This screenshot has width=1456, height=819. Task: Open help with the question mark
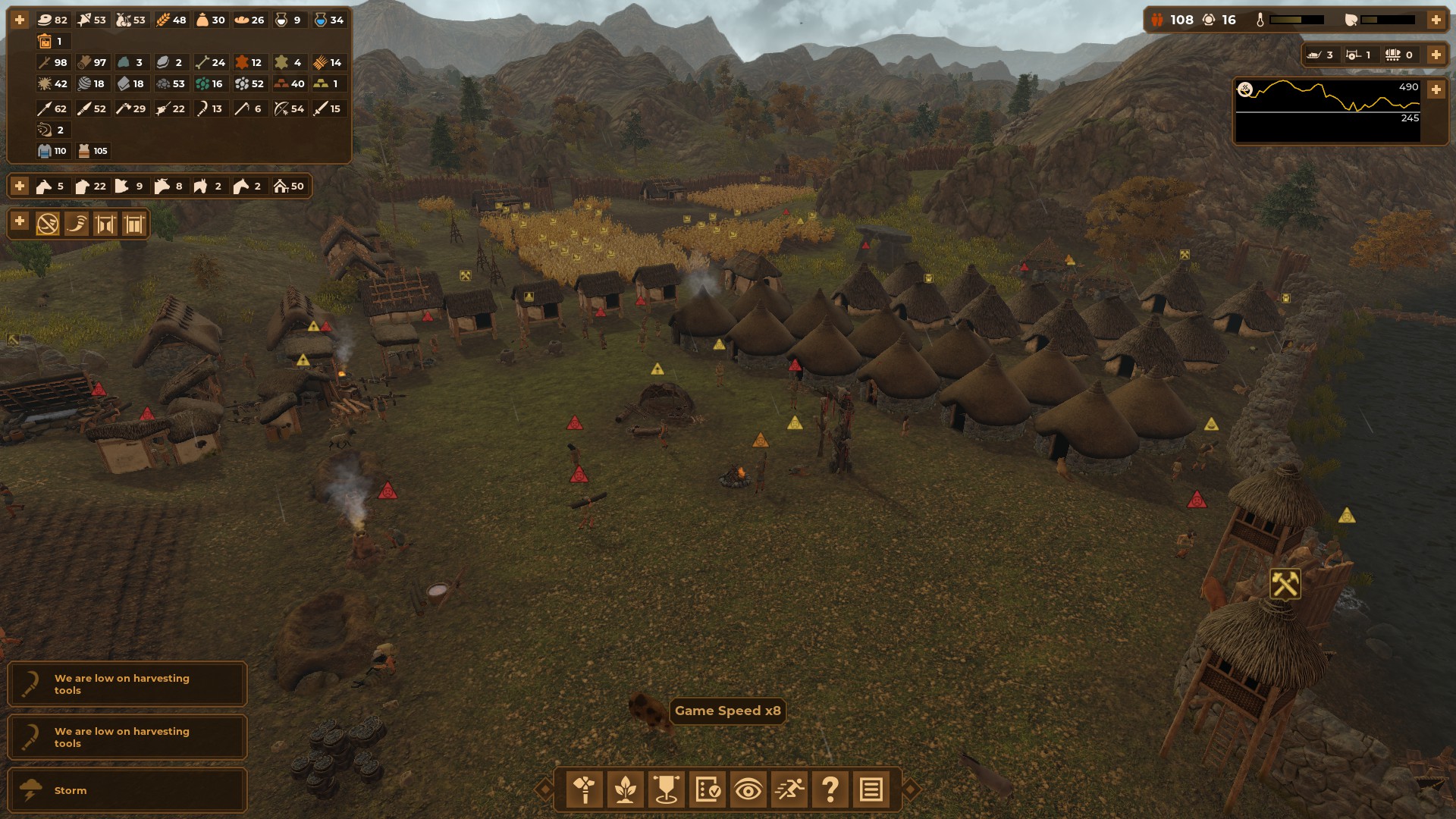pos(830,789)
